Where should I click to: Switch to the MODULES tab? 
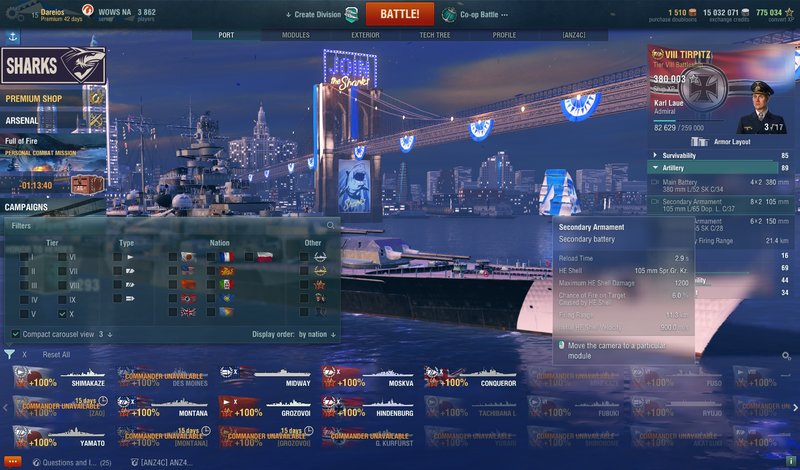[295, 35]
